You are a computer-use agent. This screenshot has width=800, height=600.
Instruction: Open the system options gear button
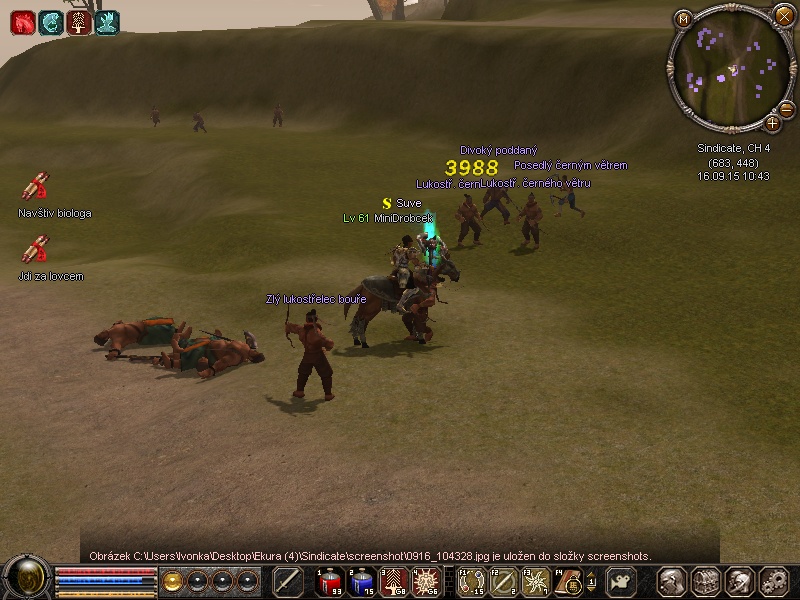click(x=774, y=581)
